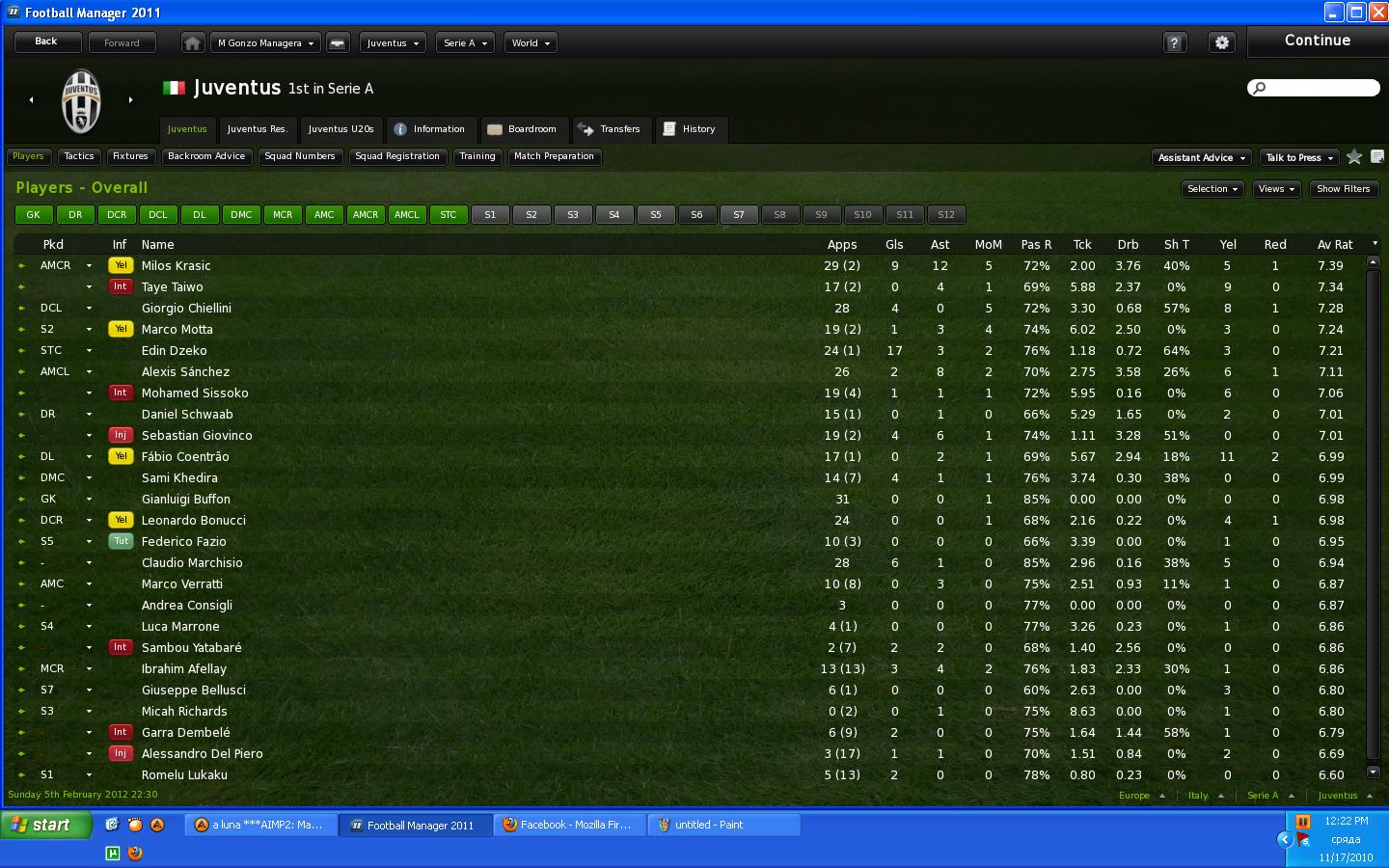Switch to Facebook Firefox window in taskbar

(x=569, y=826)
